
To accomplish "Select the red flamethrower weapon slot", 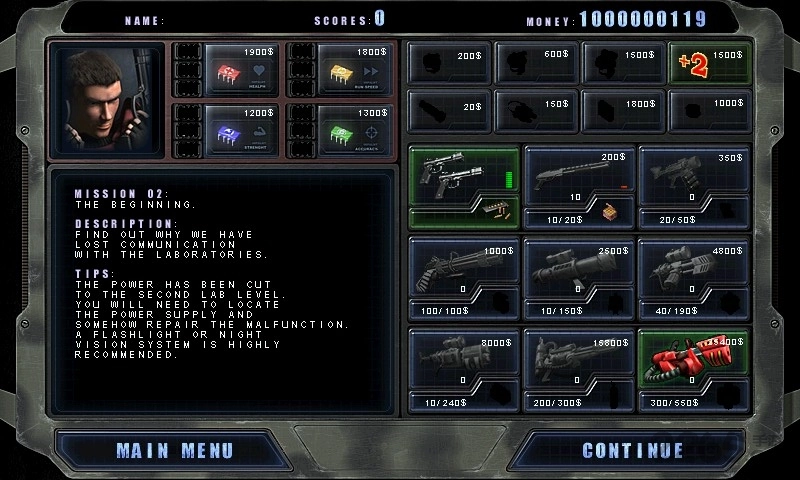I will pos(693,368).
